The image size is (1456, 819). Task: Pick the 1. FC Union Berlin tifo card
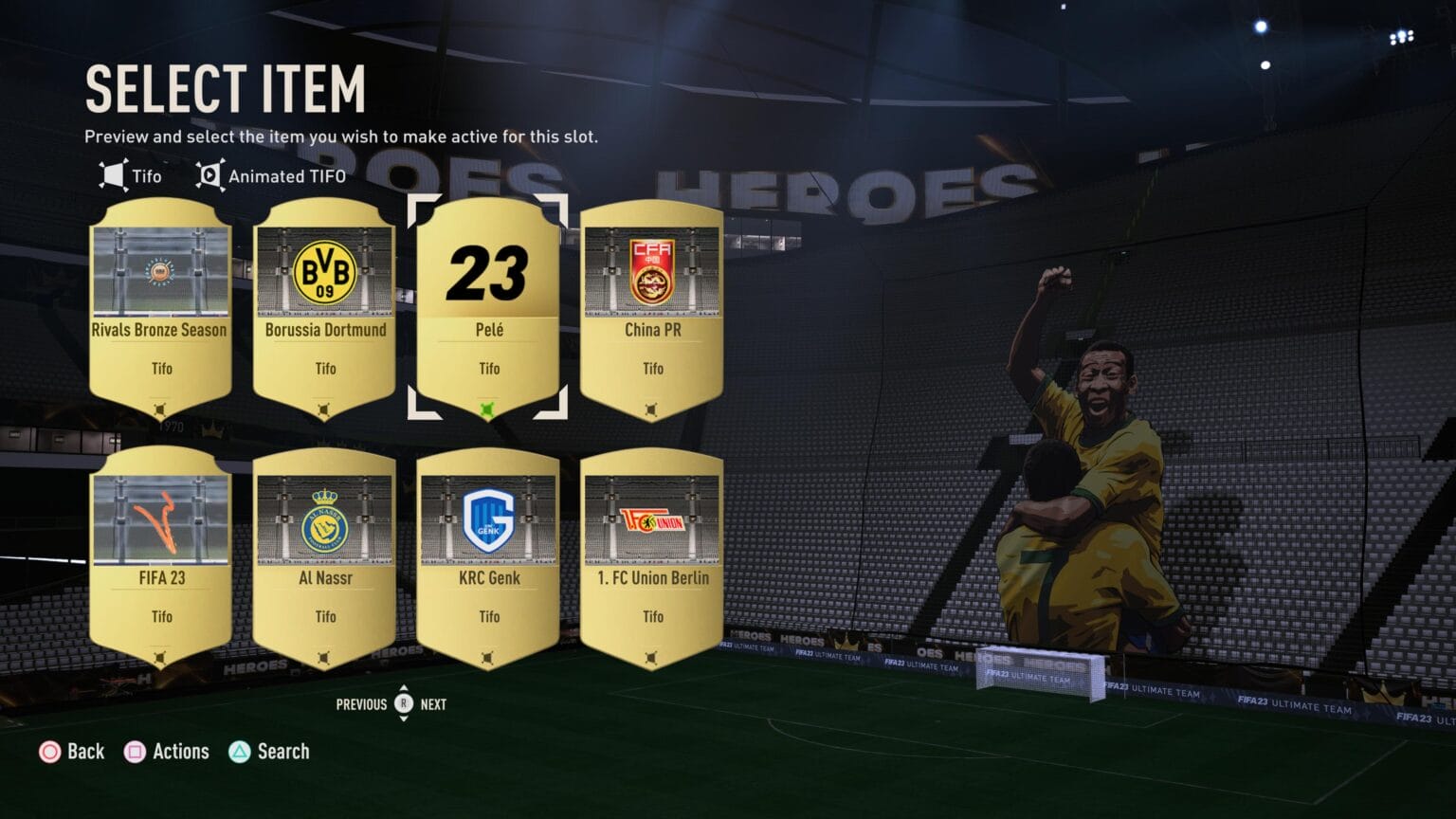coord(652,559)
